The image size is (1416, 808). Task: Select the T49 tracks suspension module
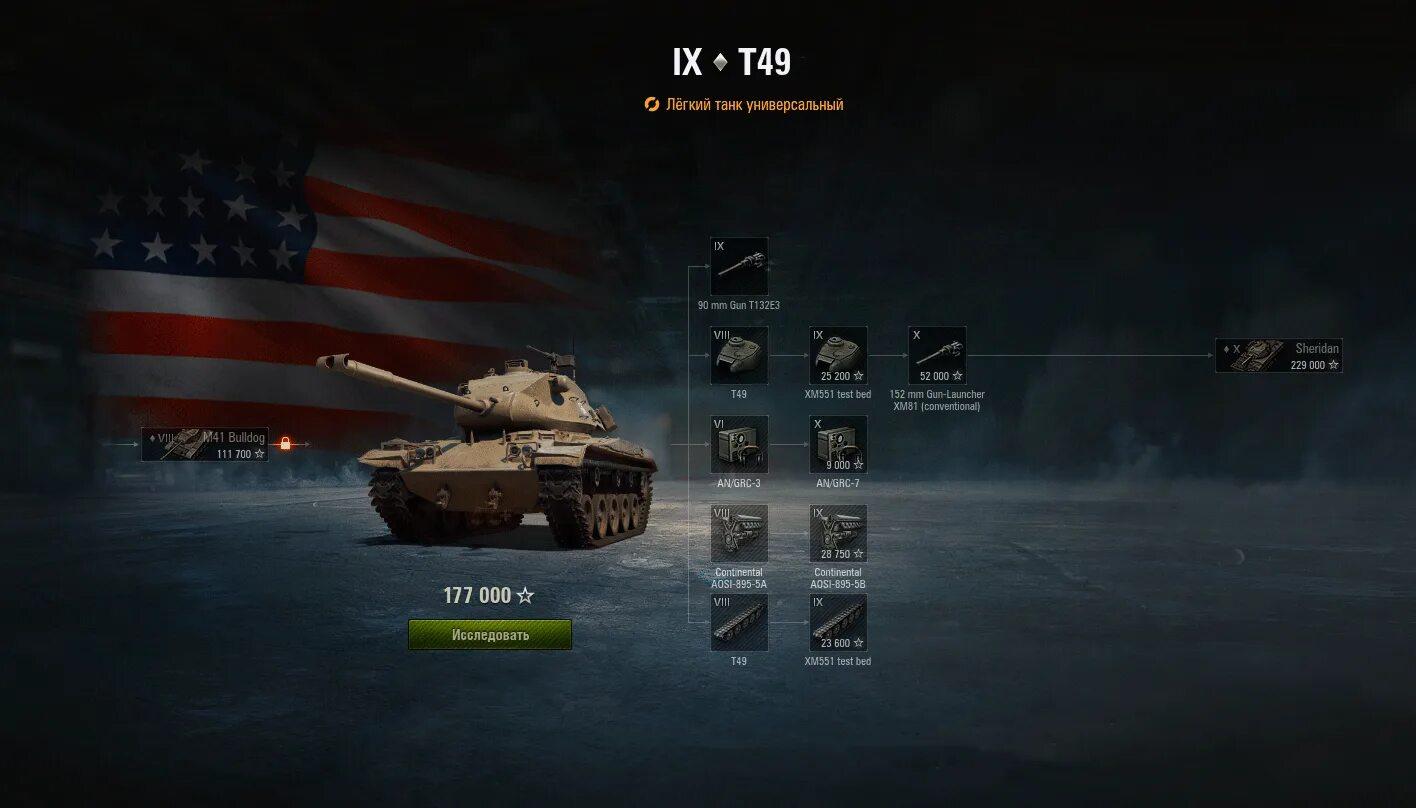pyautogui.click(x=739, y=622)
